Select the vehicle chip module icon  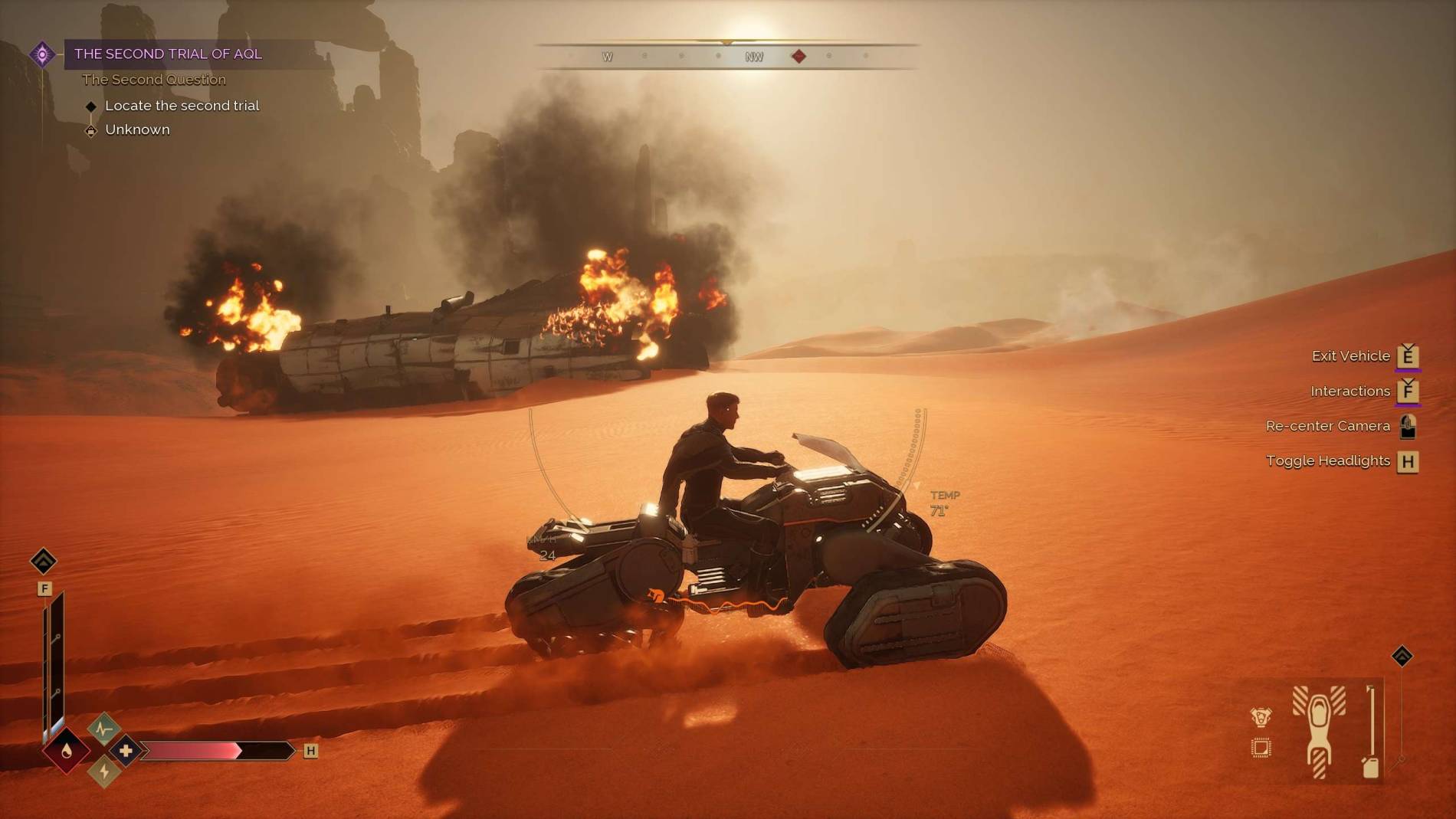[x=1261, y=748]
